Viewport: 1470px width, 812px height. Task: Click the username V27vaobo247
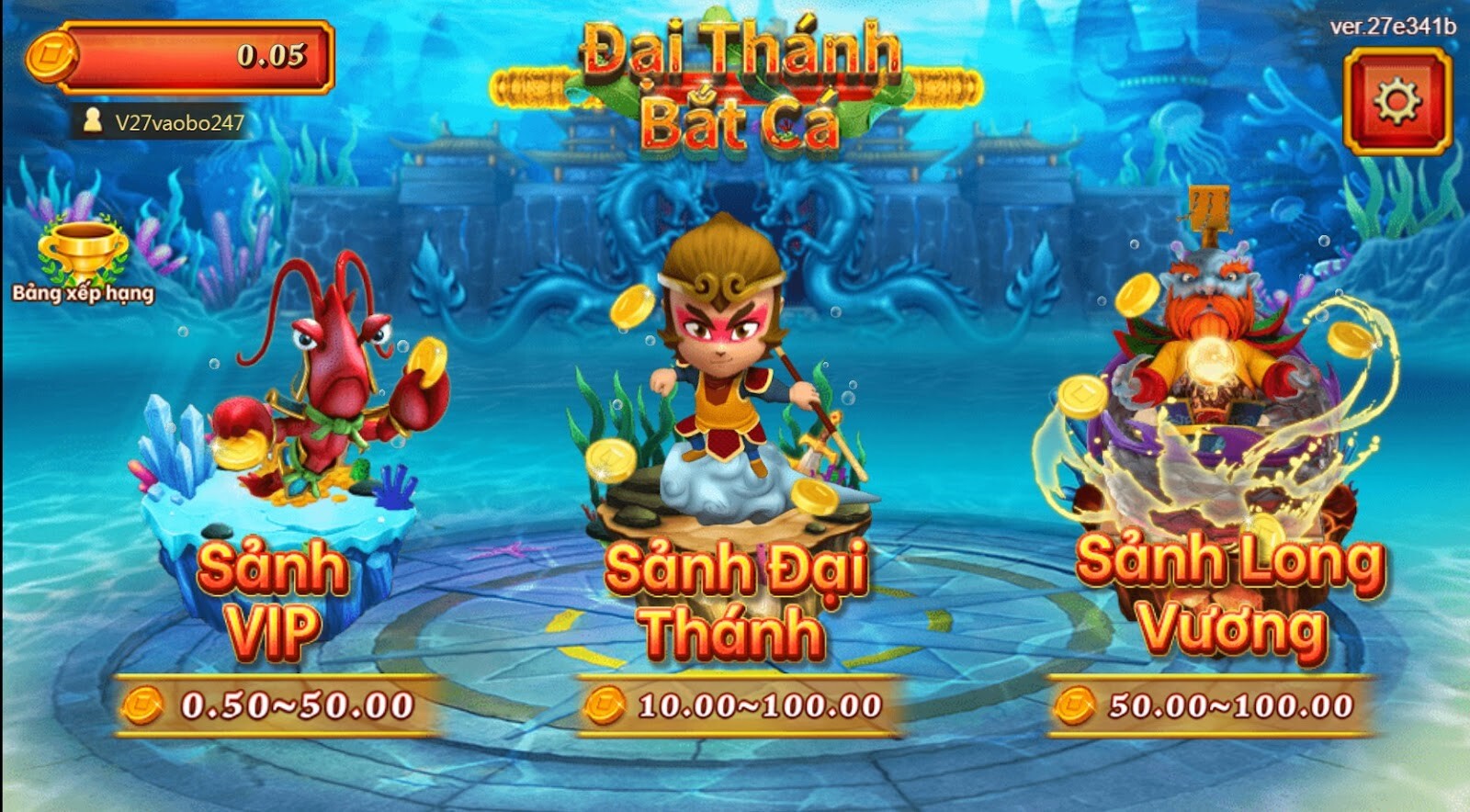179,118
